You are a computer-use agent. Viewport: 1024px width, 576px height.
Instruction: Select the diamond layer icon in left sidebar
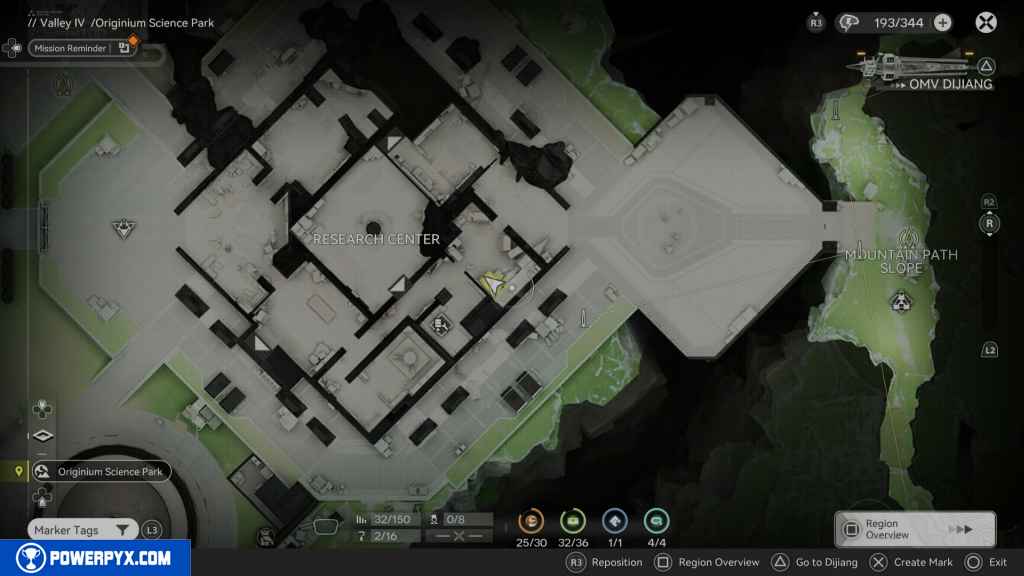pyautogui.click(x=42, y=436)
